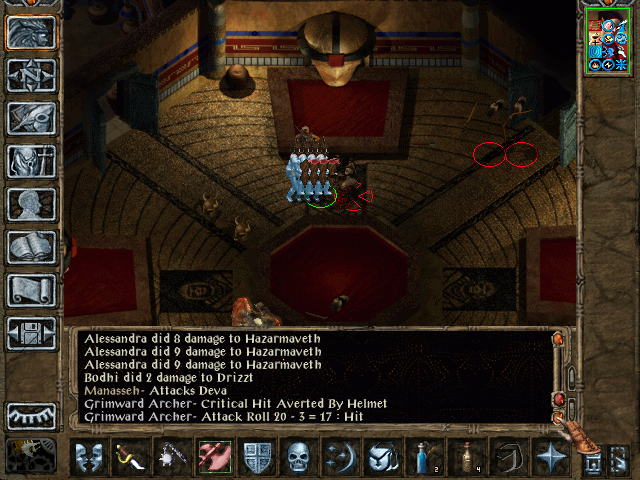
Task: Click the rest button with the closed eye
Action: [x=31, y=416]
